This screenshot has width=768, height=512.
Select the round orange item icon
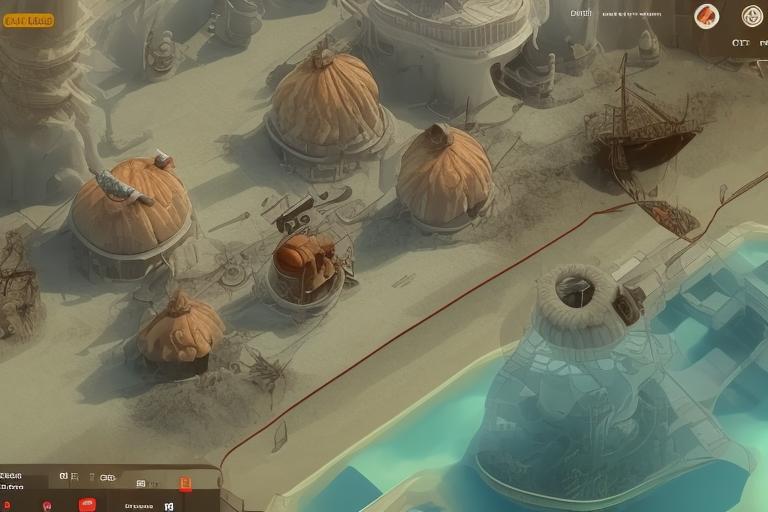point(707,16)
